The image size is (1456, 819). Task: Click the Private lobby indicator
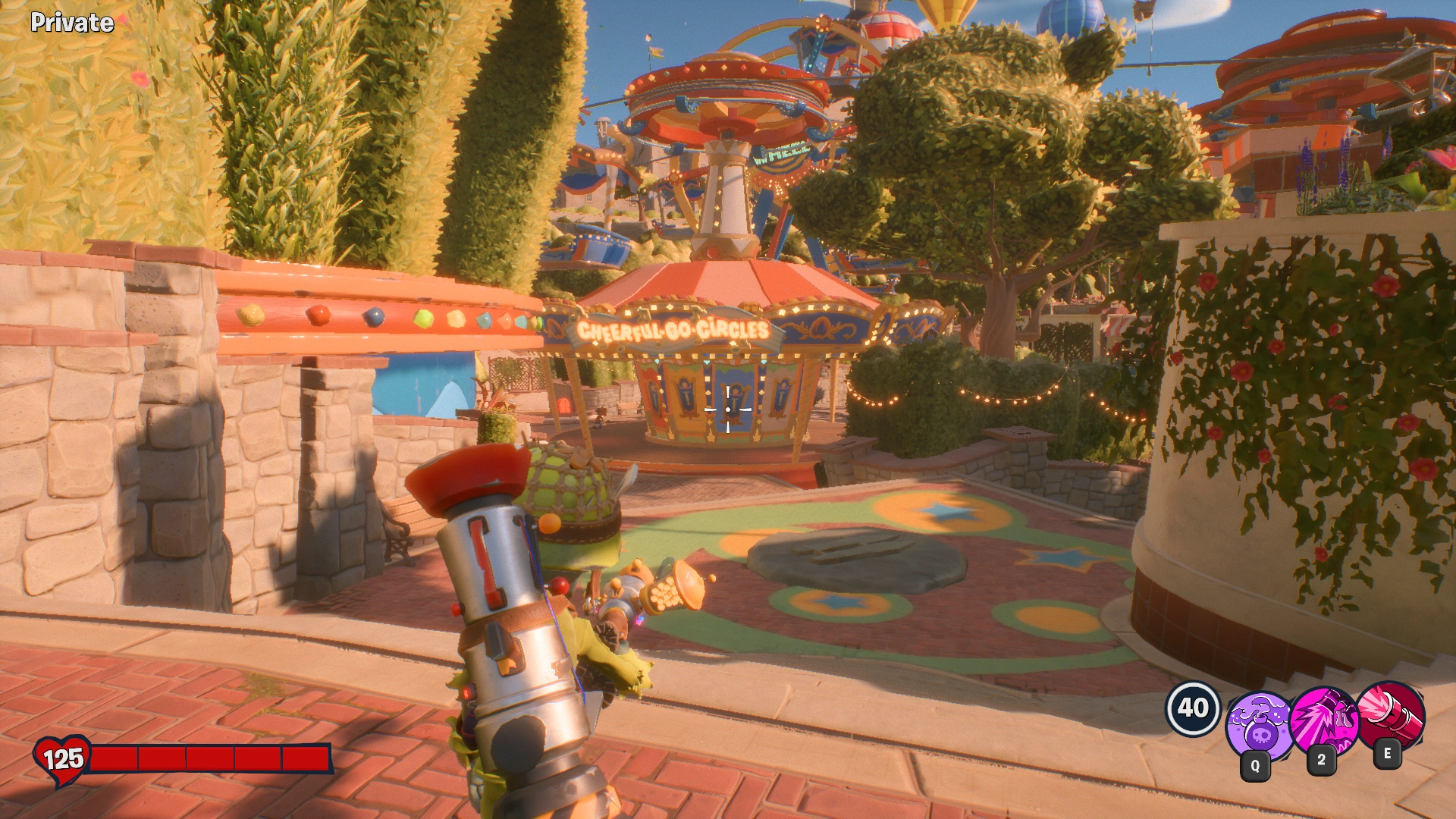coord(72,22)
